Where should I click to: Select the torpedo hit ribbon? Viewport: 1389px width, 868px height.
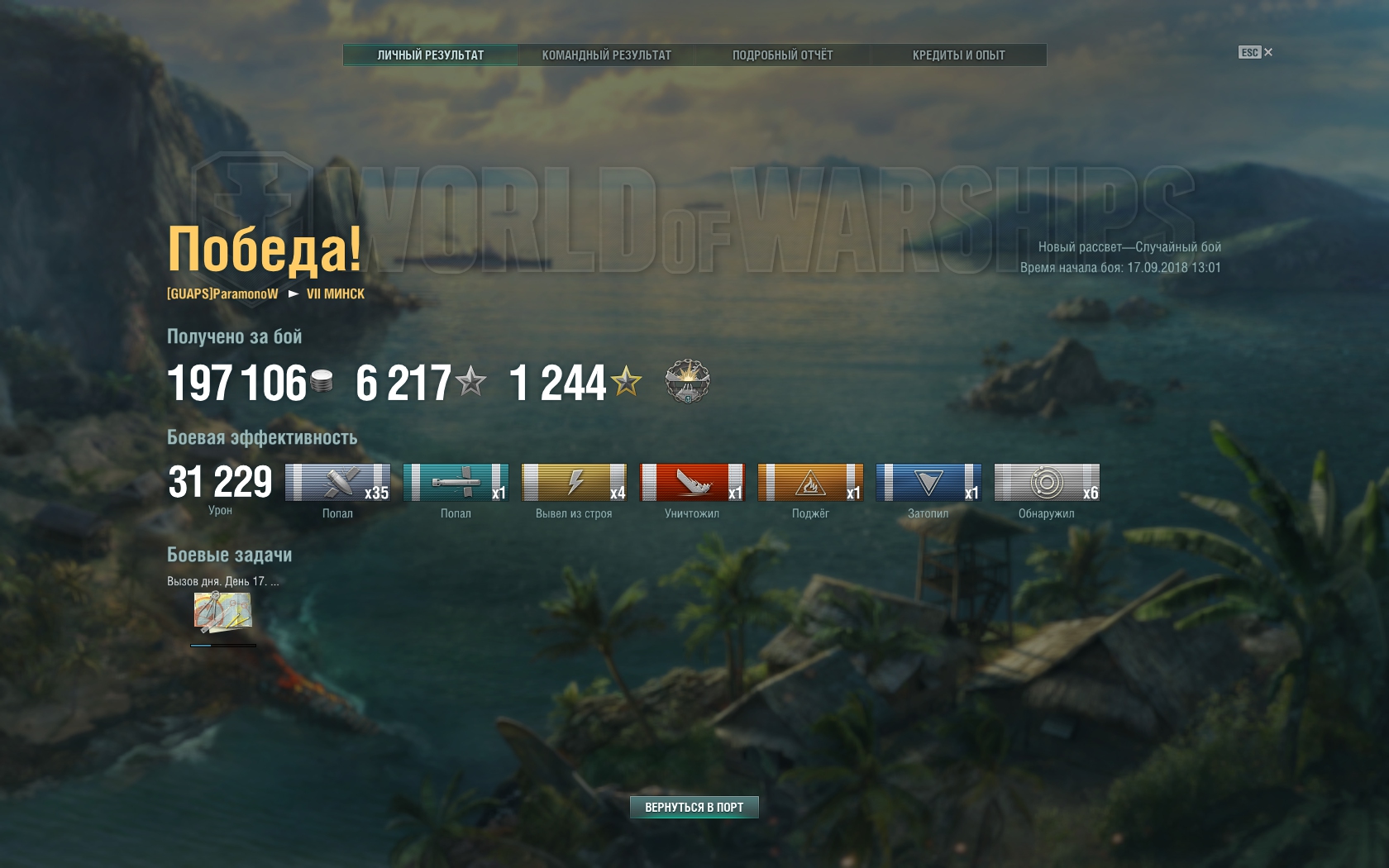click(x=456, y=483)
